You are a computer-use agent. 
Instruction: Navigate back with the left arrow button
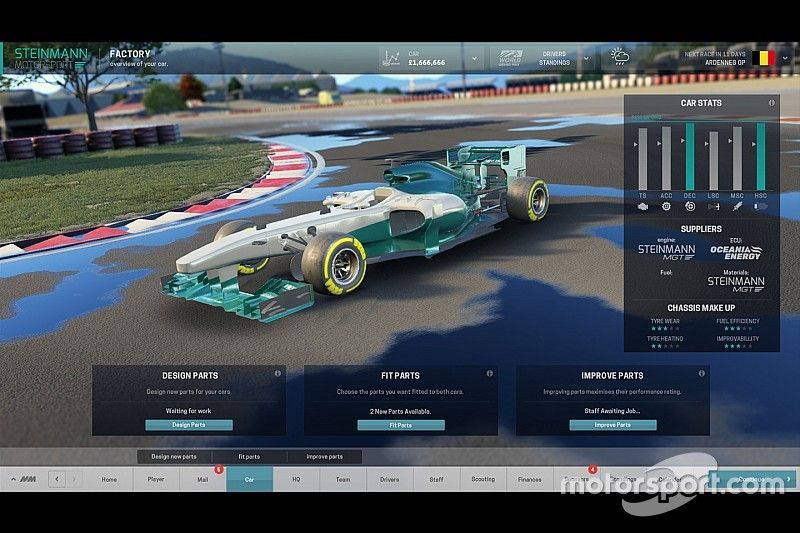(x=57, y=480)
